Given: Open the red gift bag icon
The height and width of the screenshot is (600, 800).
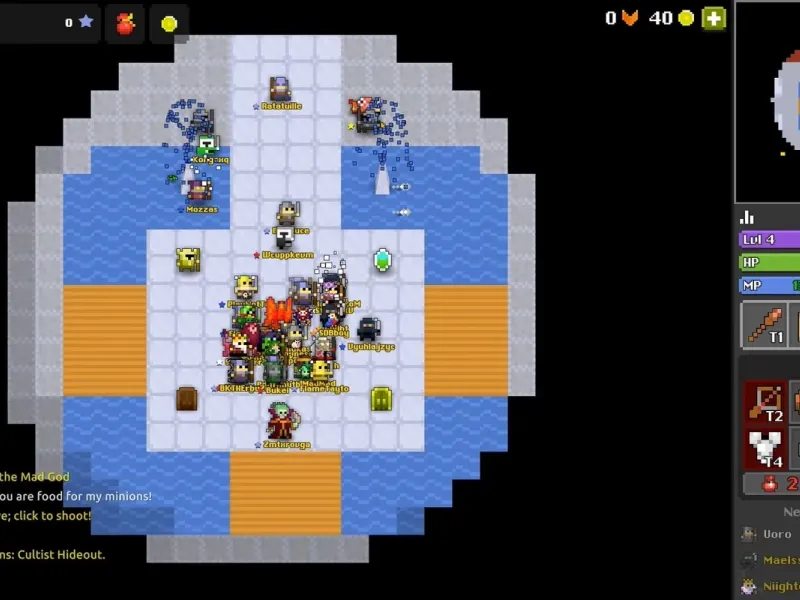Looking at the screenshot, I should click(x=125, y=22).
